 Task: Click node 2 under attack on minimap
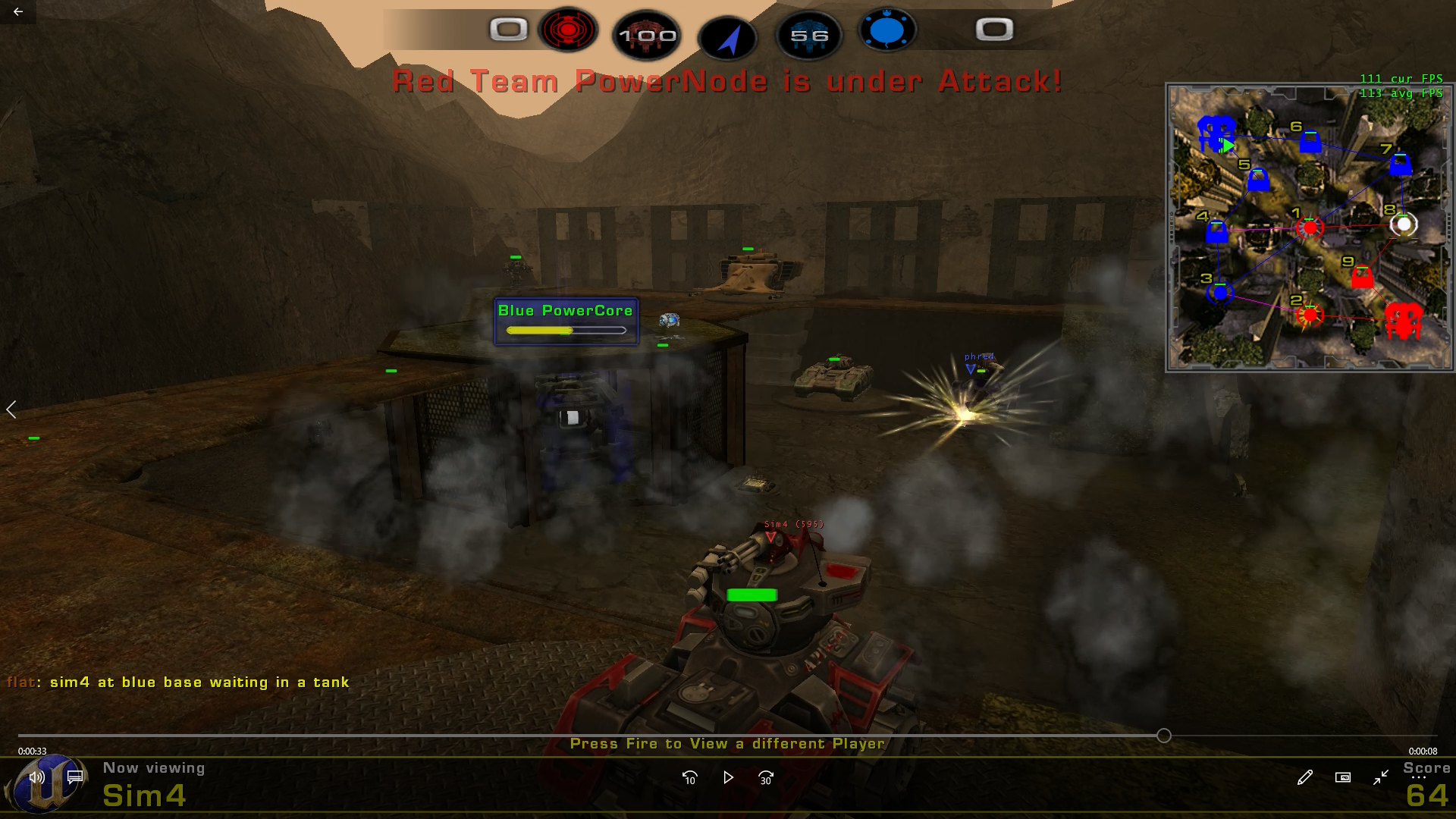tap(1310, 315)
